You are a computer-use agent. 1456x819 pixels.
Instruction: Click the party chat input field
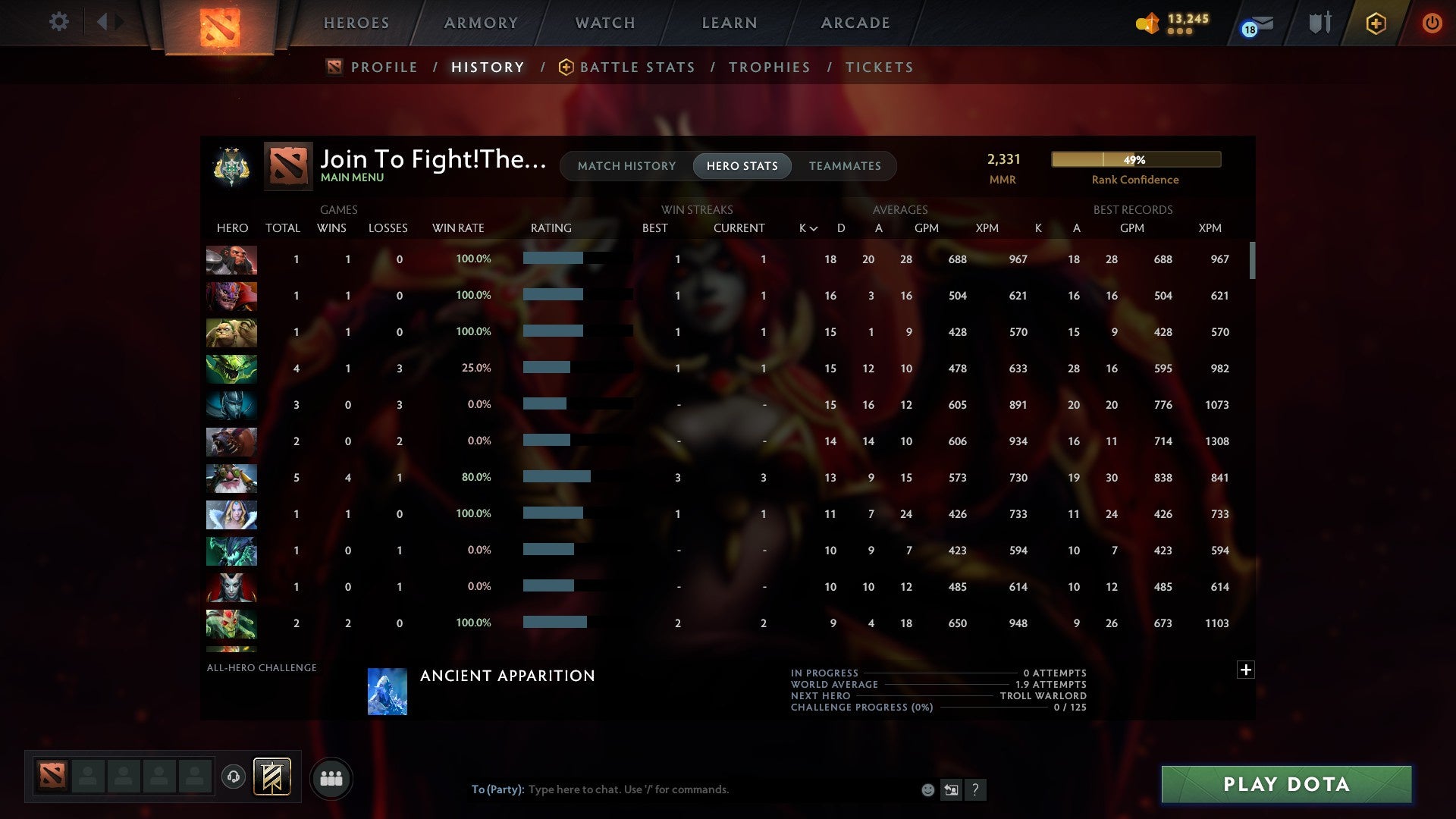point(682,789)
